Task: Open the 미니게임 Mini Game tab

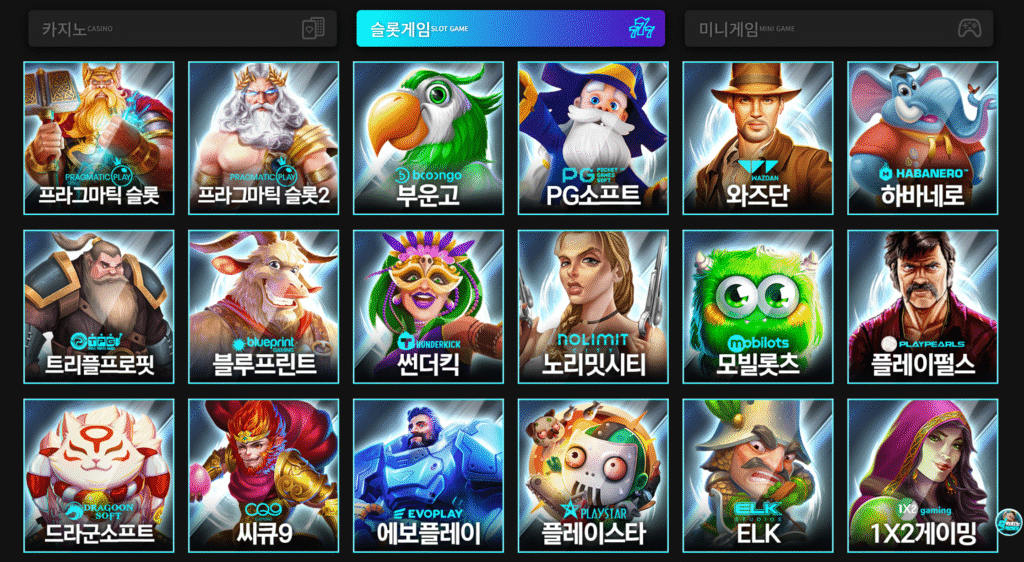Action: click(x=838, y=28)
